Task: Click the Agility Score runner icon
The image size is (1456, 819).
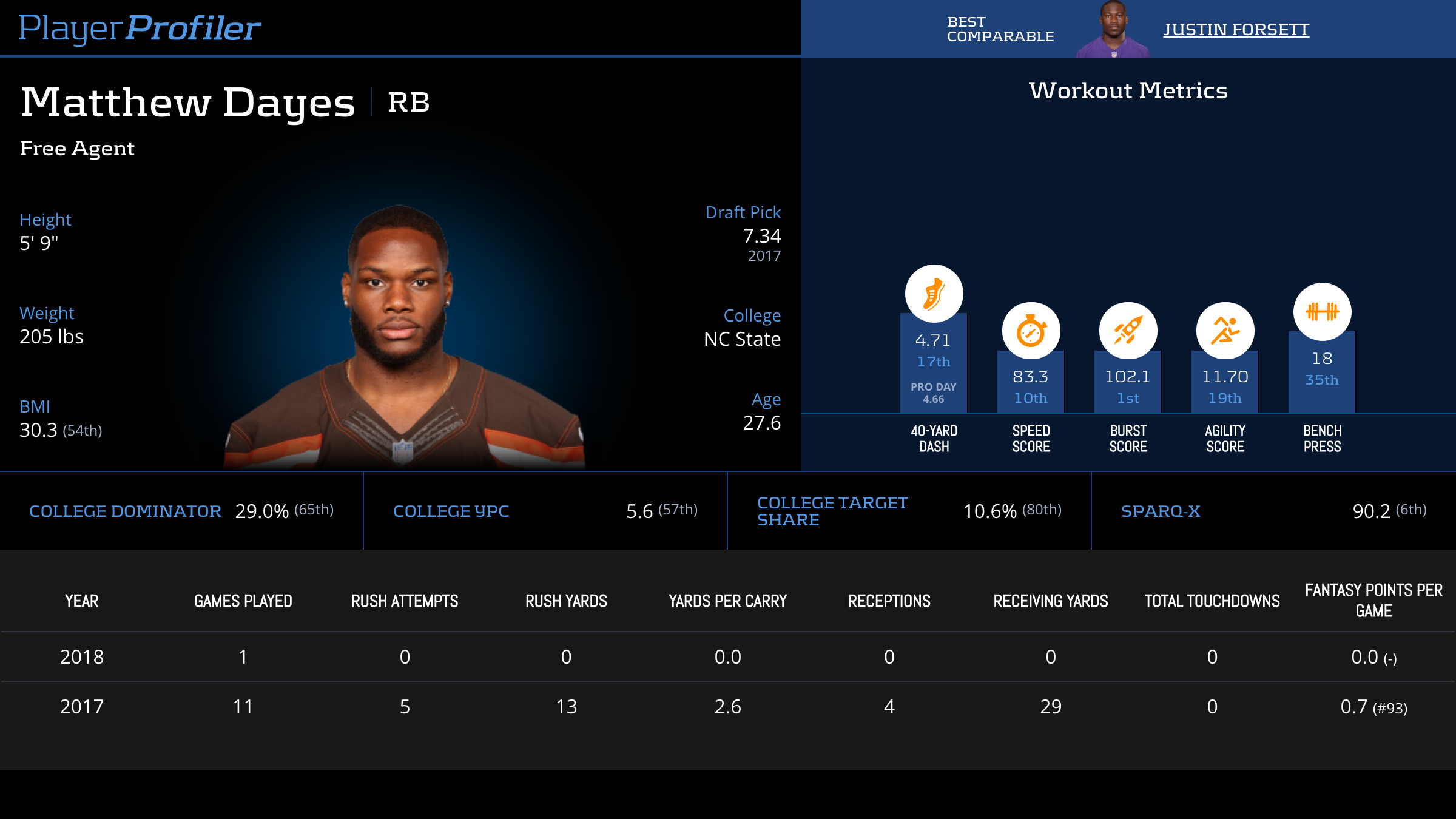Action: tap(1225, 331)
